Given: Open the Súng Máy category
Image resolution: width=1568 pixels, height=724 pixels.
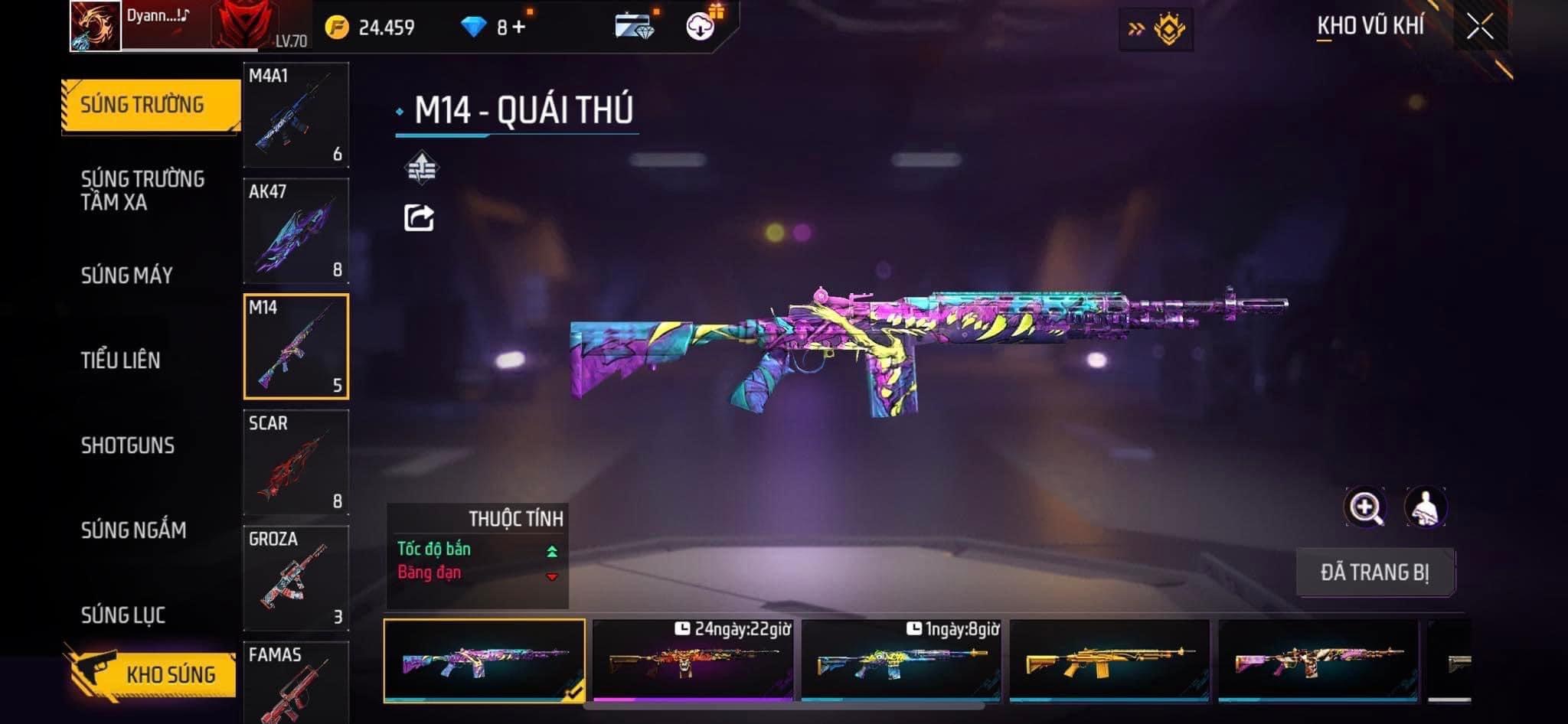Looking at the screenshot, I should pyautogui.click(x=127, y=275).
